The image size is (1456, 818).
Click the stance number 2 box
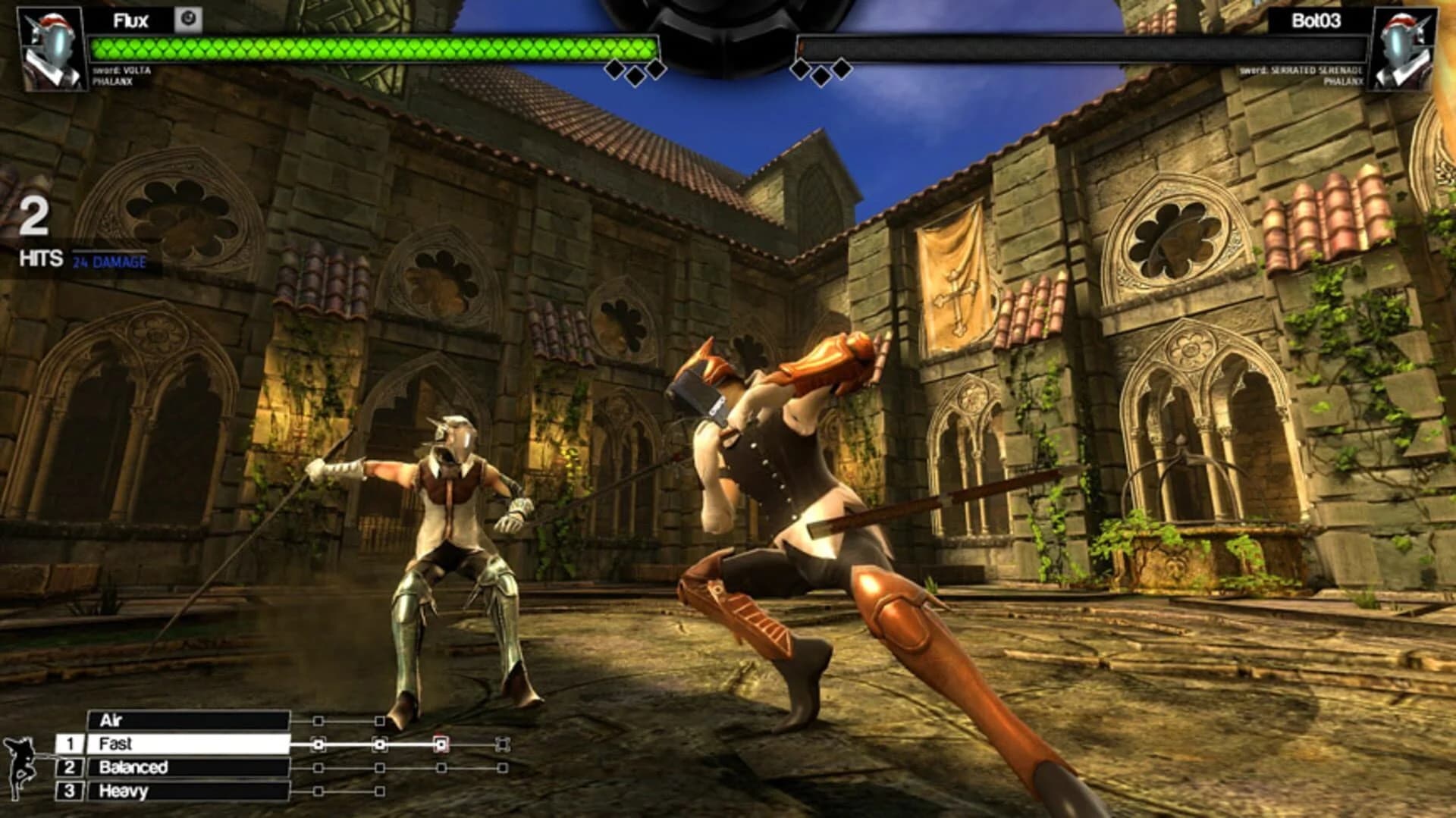[70, 766]
